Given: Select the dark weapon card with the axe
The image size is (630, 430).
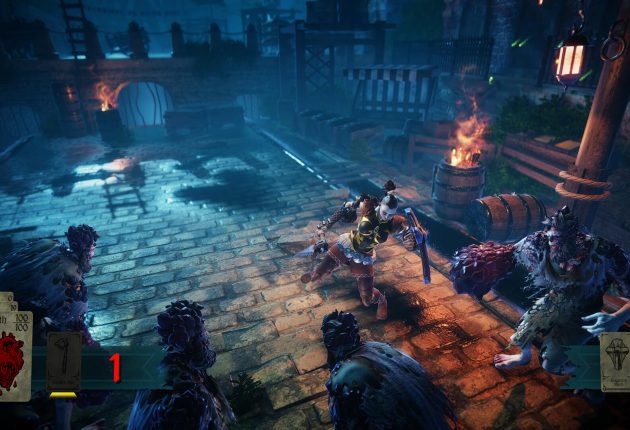Looking at the screenshot, I should (x=64, y=361).
